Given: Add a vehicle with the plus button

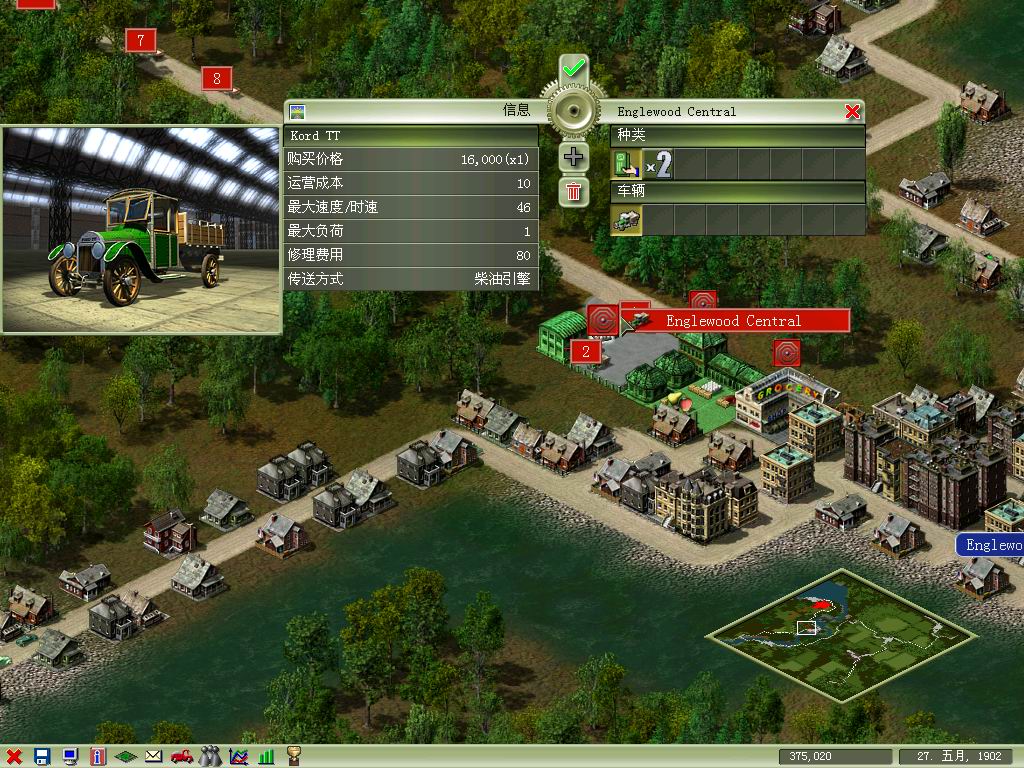Looking at the screenshot, I should coord(574,156).
